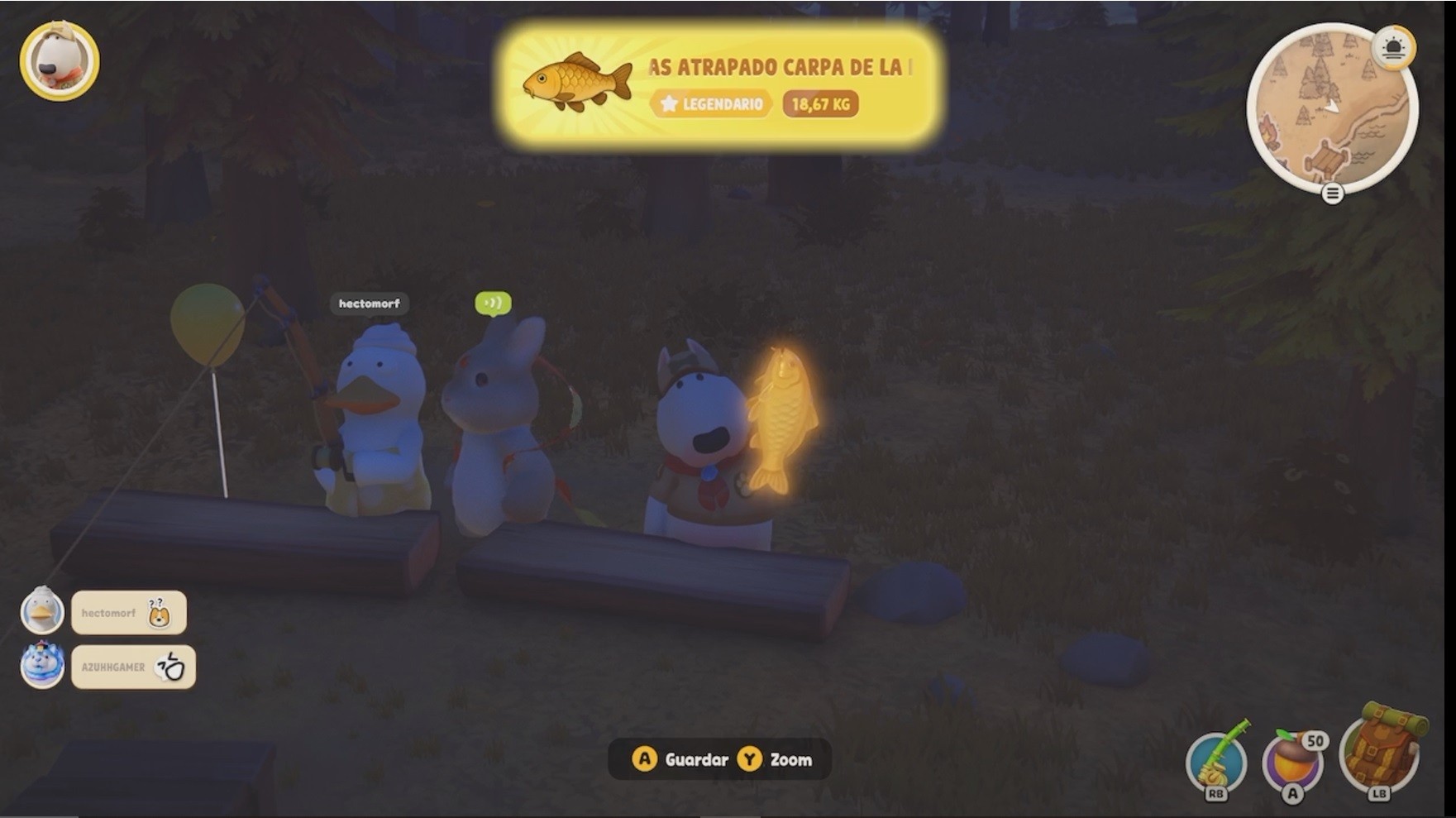
Task: Select AZUHHGAMER in the player list
Action: click(132, 667)
